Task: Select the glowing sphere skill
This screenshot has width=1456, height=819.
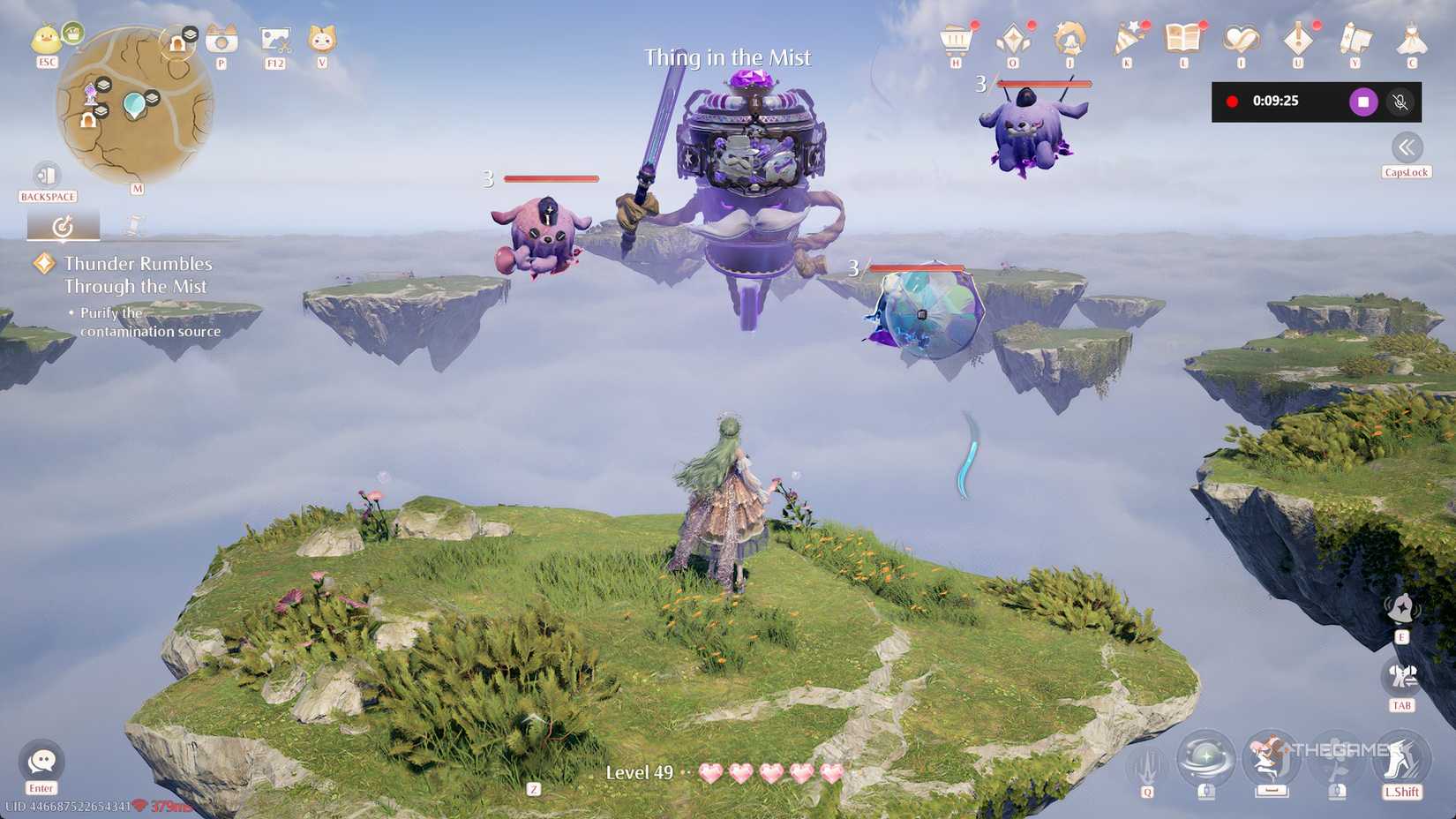Action: coord(1205,756)
